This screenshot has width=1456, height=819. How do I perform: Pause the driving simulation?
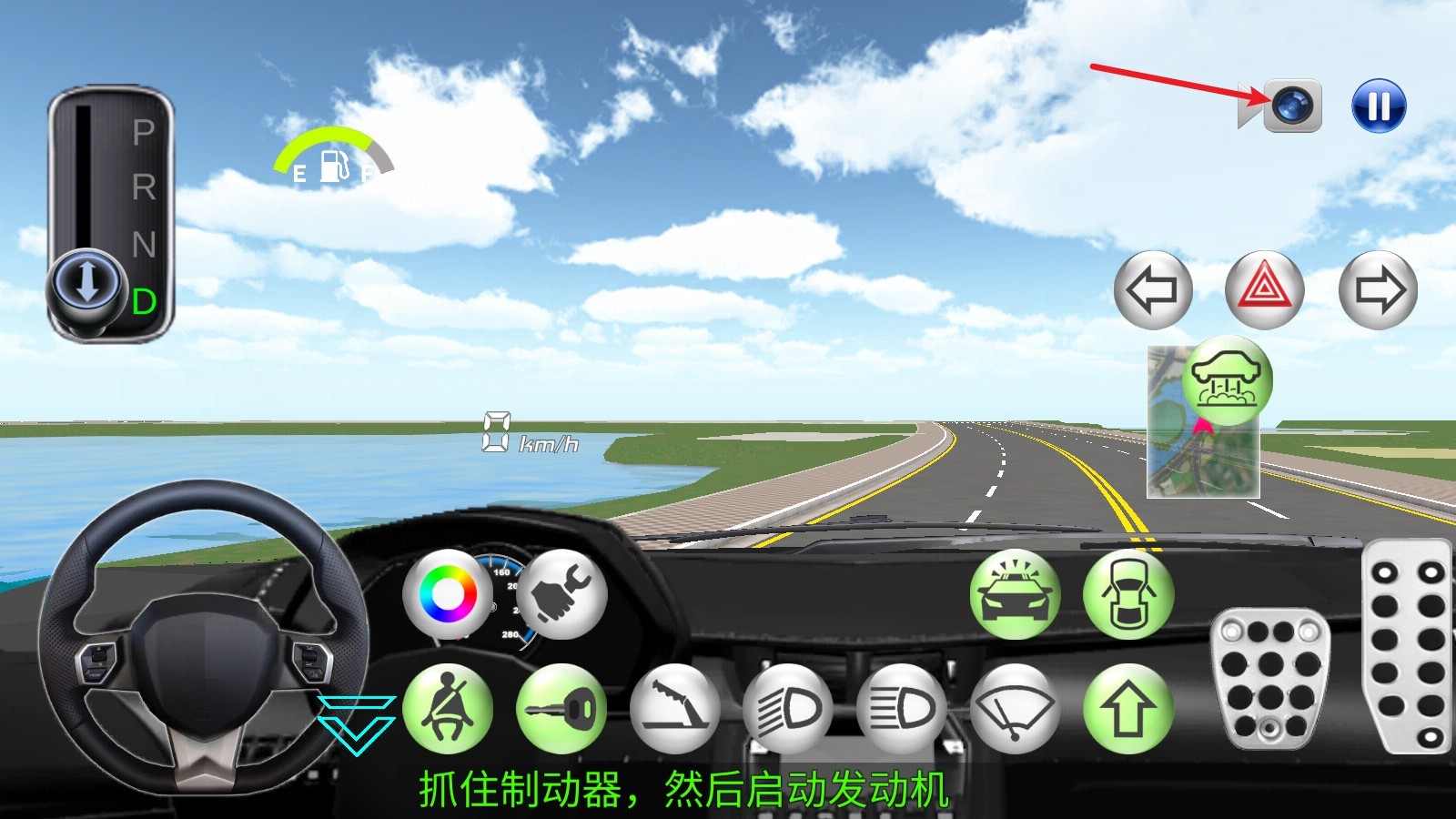[x=1378, y=106]
